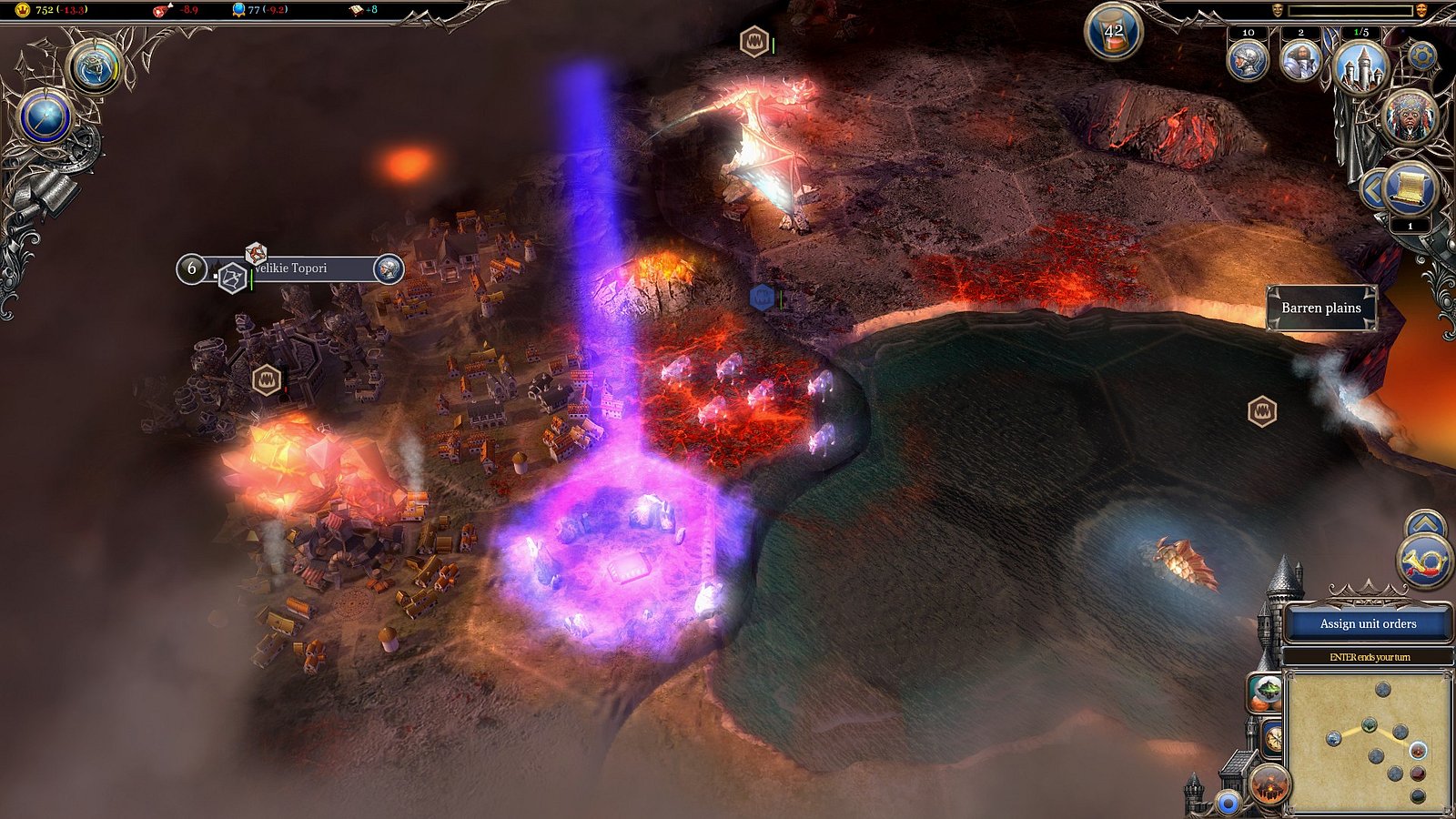Open the spell research snake orb
Image resolution: width=1456 pixels, height=819 pixels.
coord(94,66)
